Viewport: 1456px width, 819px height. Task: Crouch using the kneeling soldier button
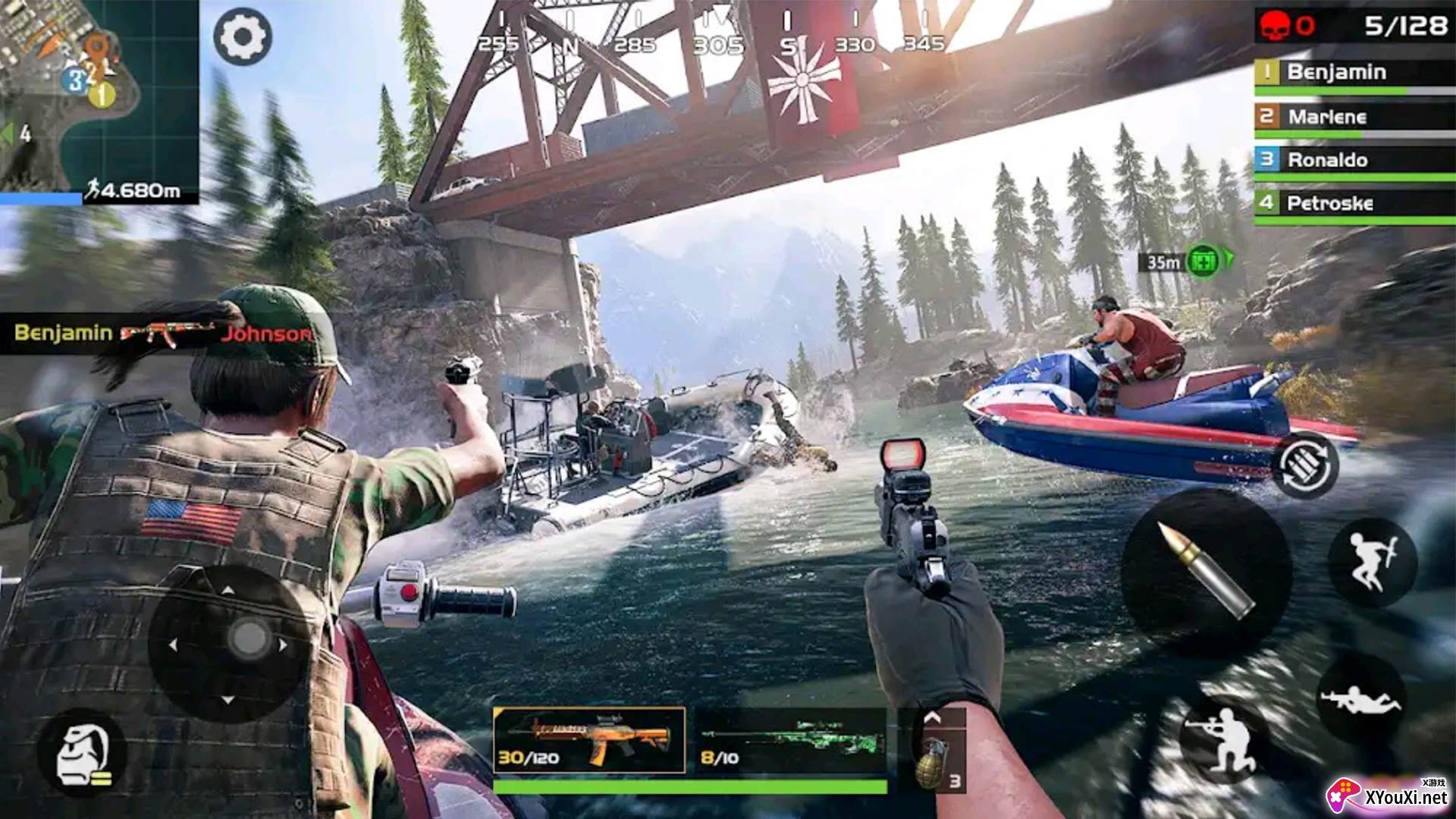coord(1223,739)
